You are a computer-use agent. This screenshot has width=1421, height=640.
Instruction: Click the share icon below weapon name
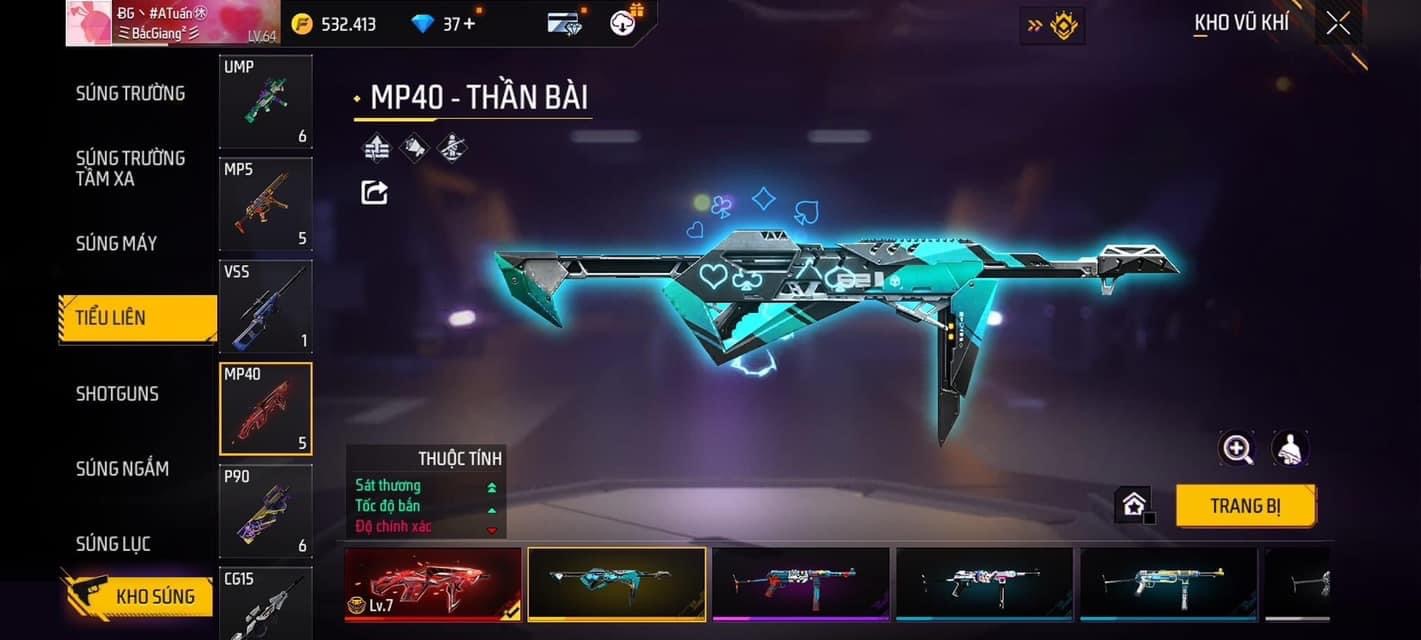(374, 192)
